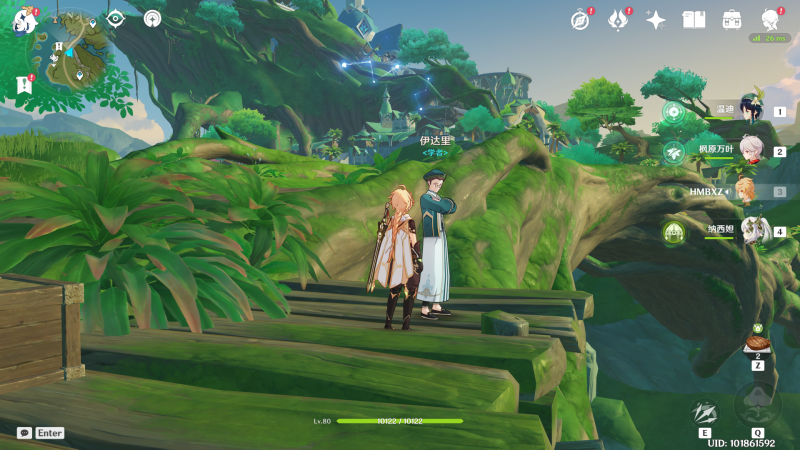Open the Tutorials book icon
Screen dimensions: 800x450
click(693, 20)
